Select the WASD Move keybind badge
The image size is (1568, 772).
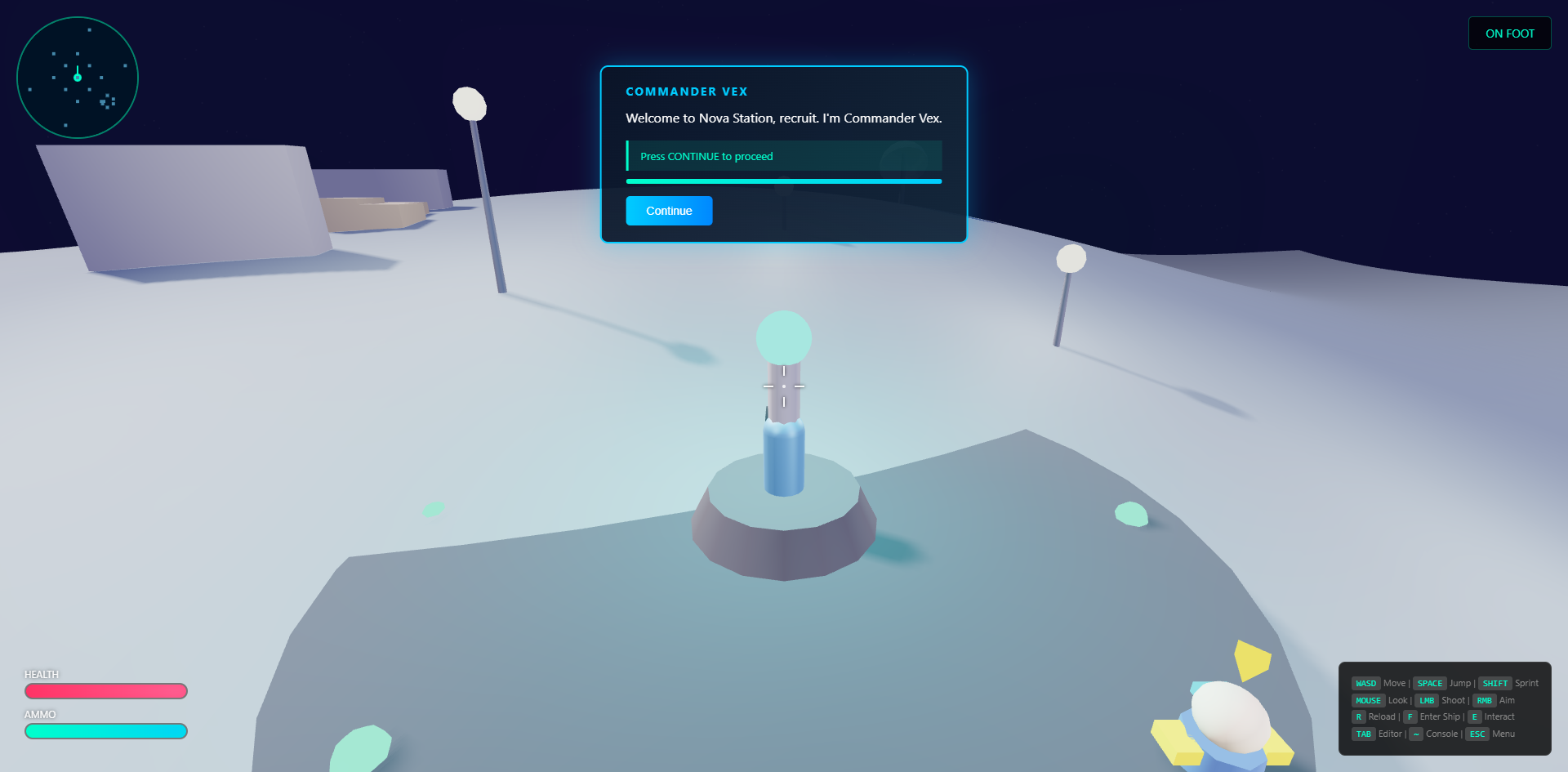(x=1366, y=683)
